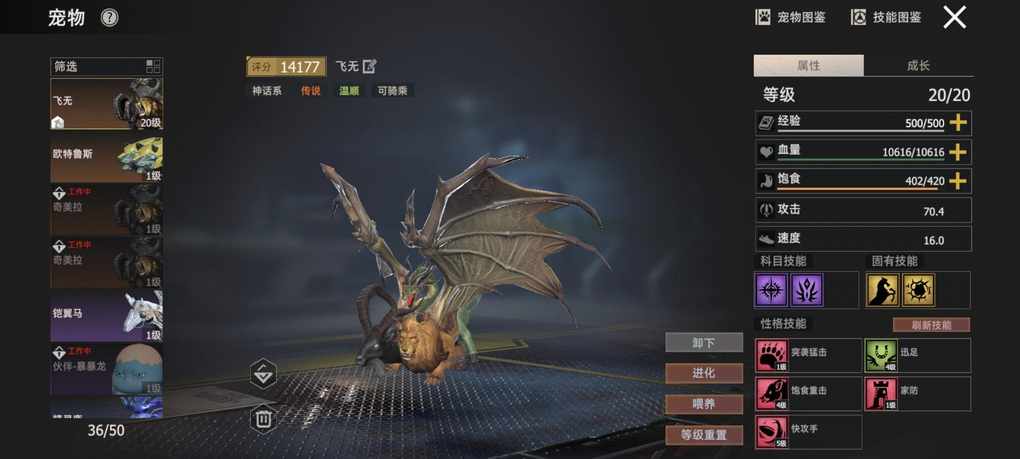This screenshot has height=459, width=1020.
Task: Close the pet screen with the X
Action: (x=955, y=17)
